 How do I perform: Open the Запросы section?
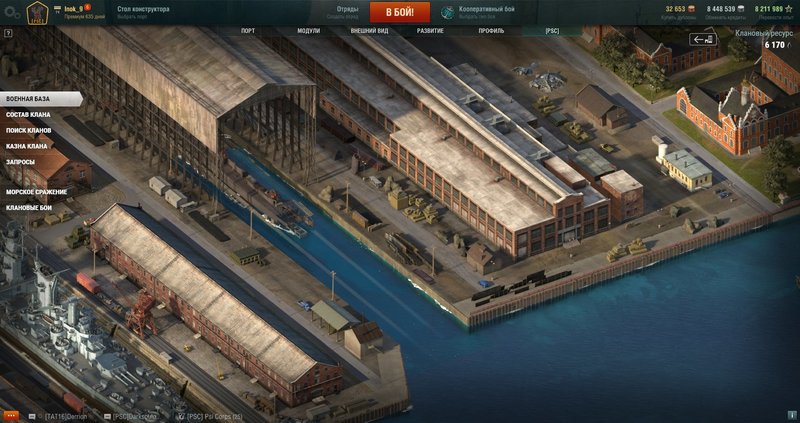[x=20, y=162]
